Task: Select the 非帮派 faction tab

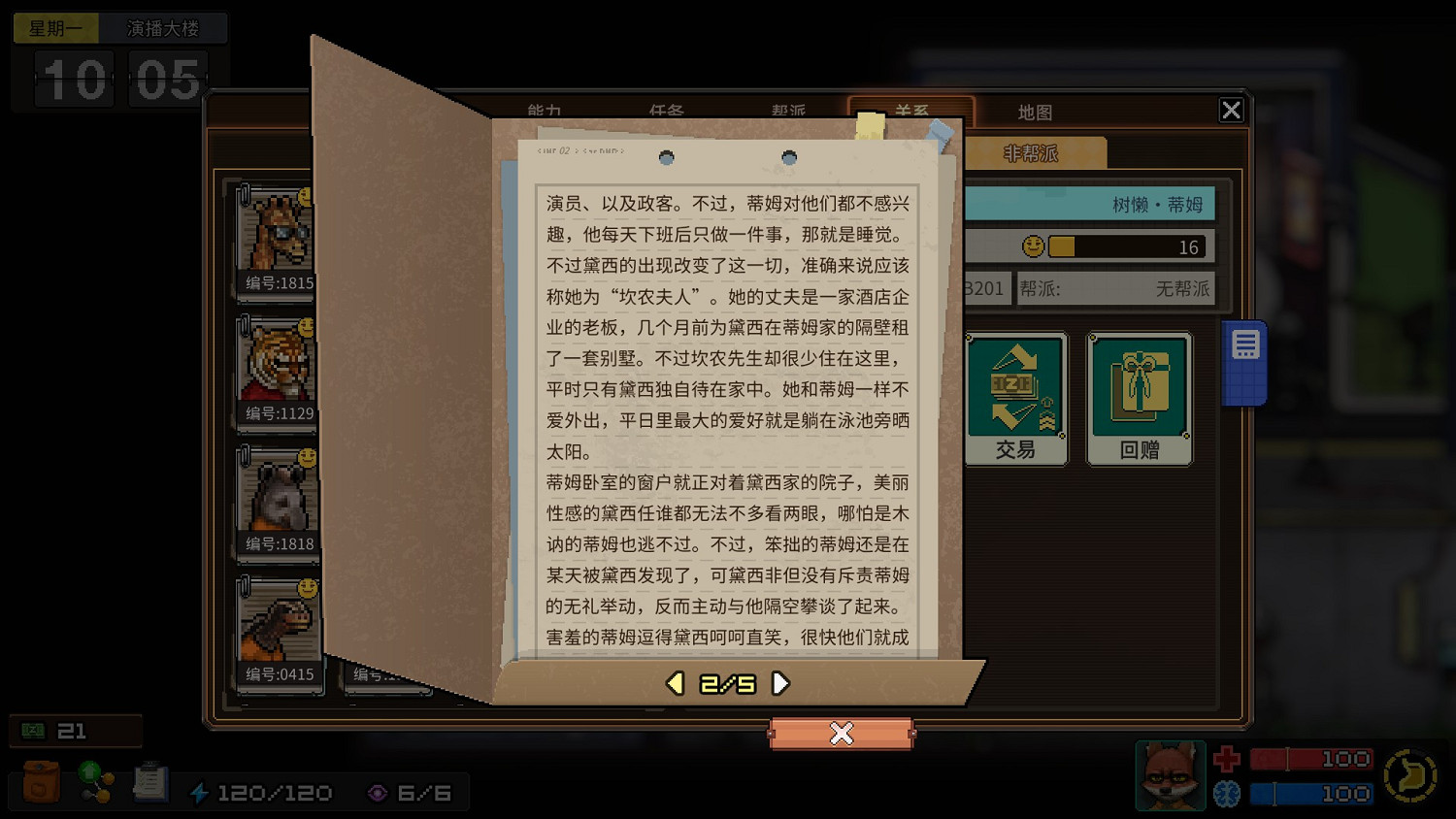Action: click(1029, 152)
